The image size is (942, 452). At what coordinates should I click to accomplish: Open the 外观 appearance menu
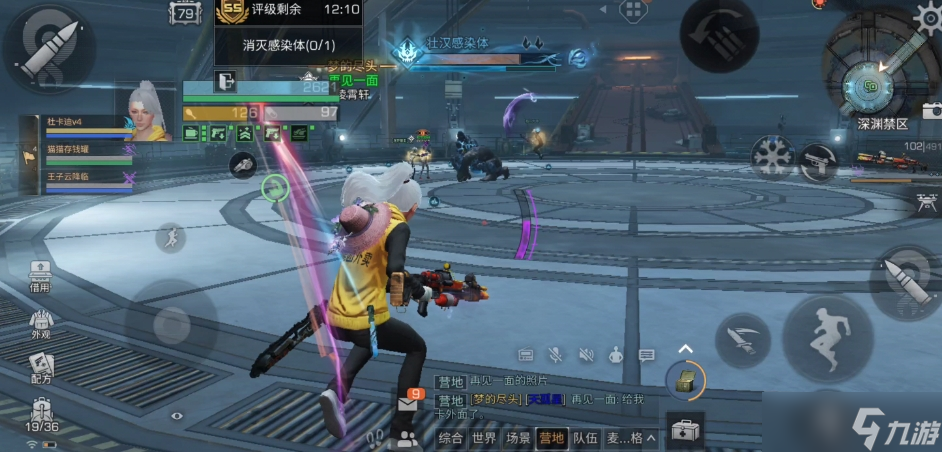pyautogui.click(x=41, y=325)
